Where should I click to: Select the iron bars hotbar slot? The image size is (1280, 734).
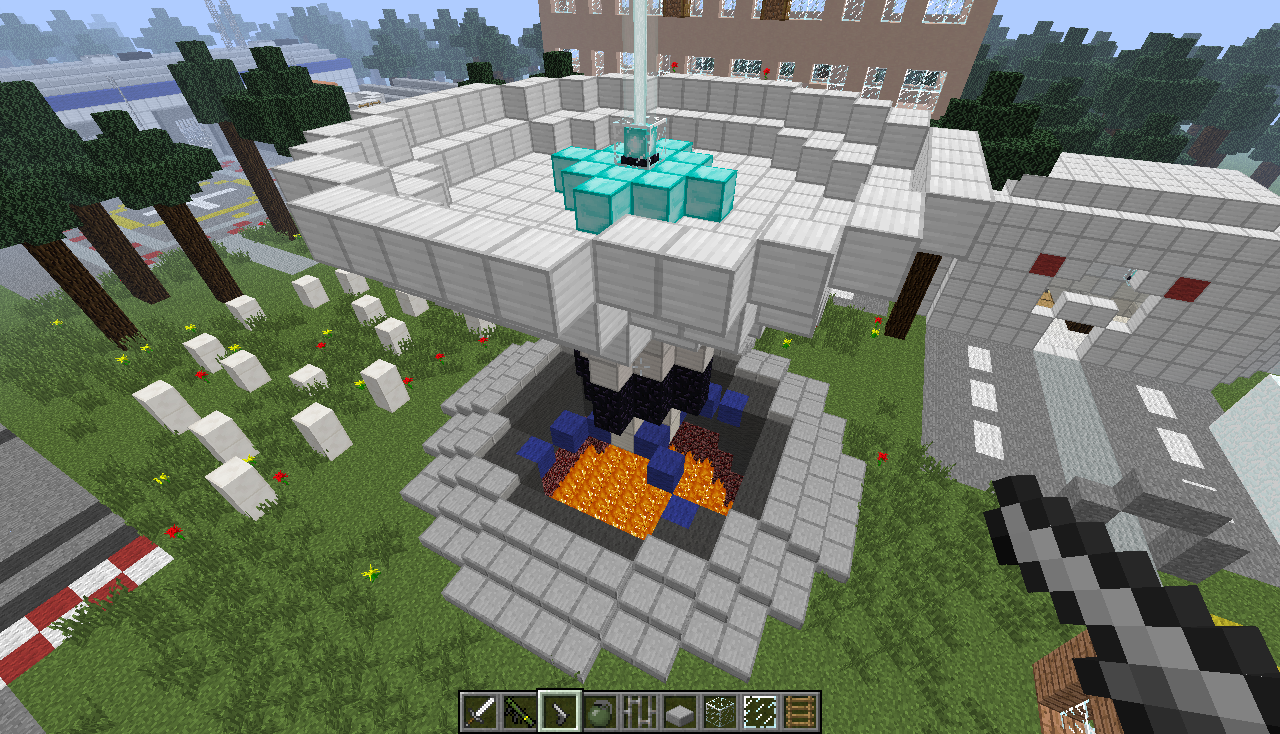coord(640,712)
